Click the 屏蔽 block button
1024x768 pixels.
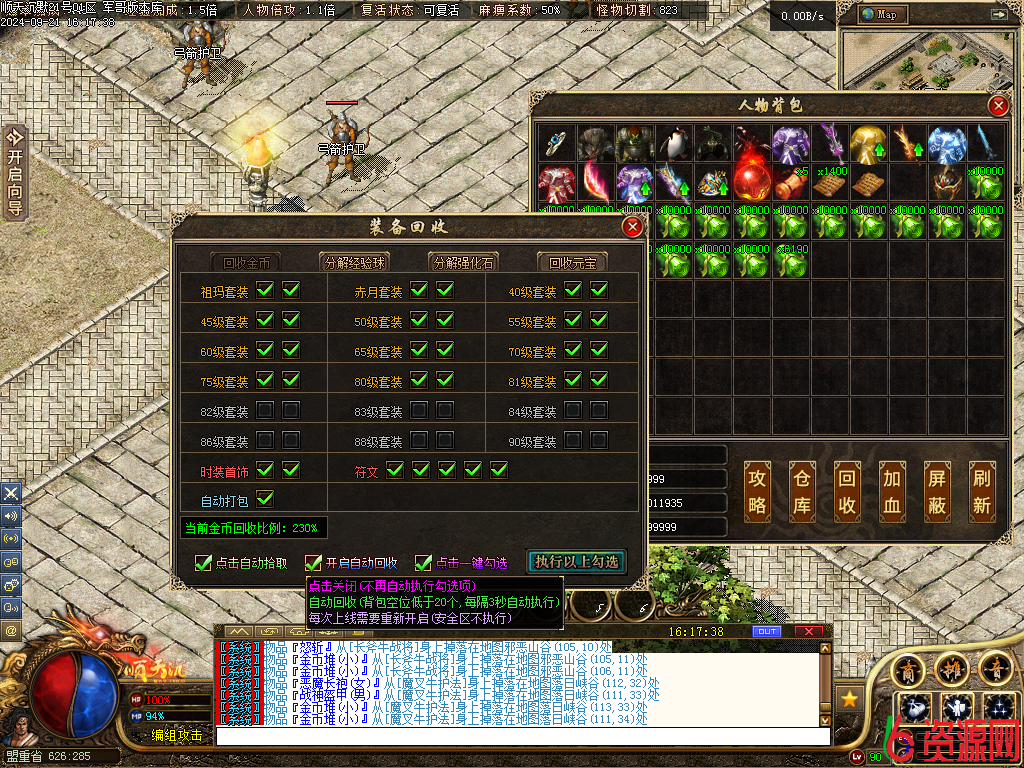coord(937,491)
